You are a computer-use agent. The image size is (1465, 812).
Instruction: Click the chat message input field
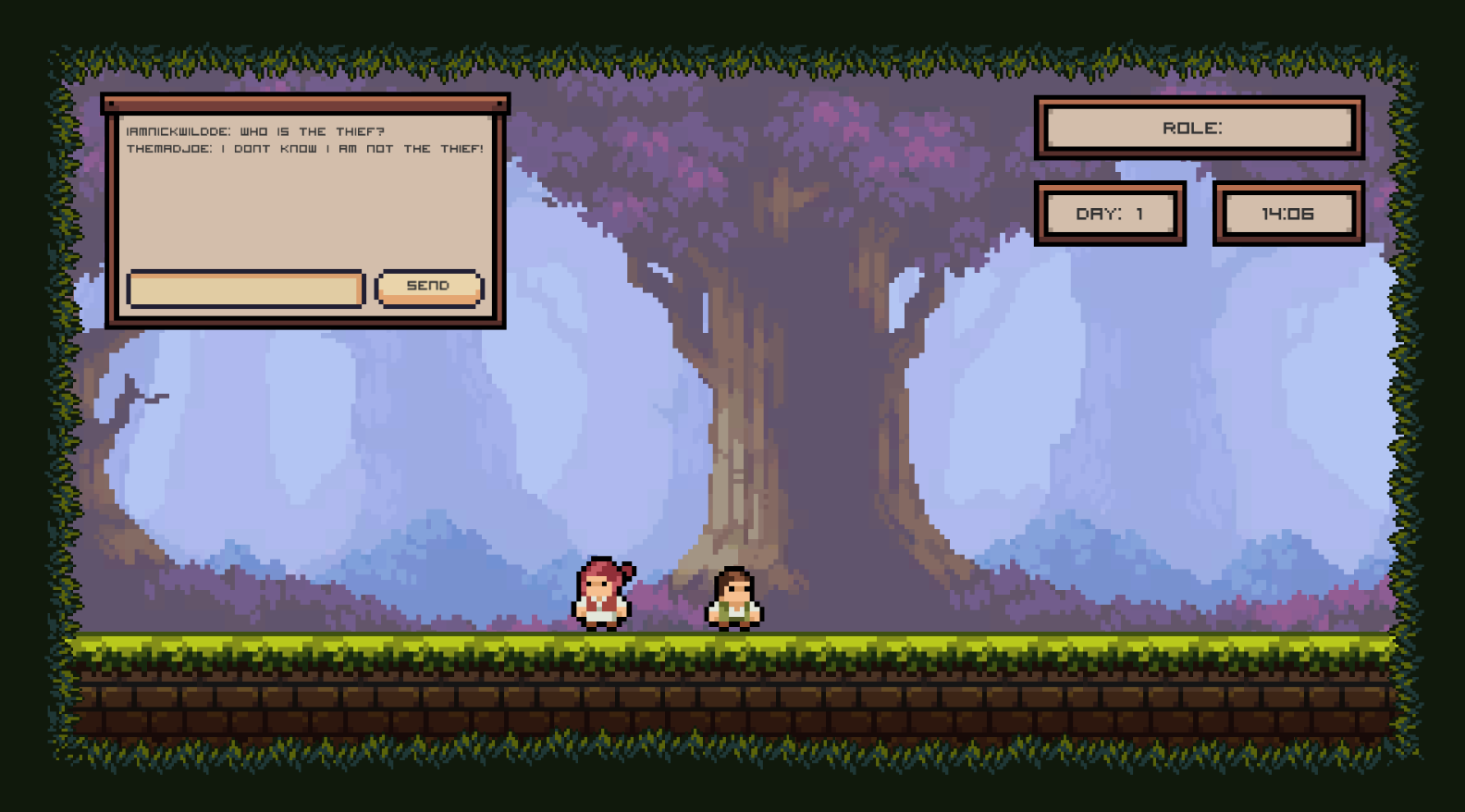point(245,289)
